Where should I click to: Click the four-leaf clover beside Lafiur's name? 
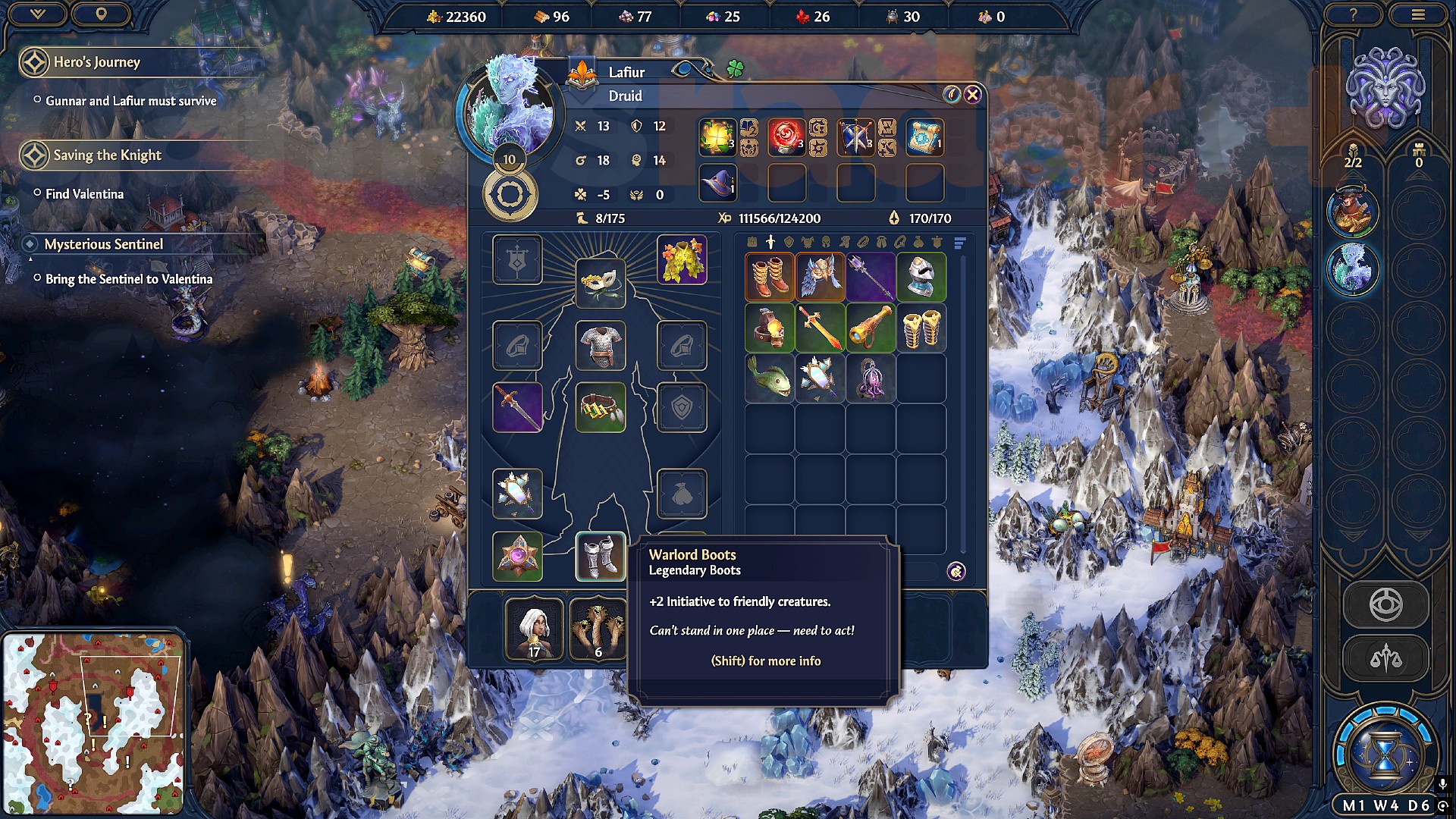coord(736,67)
